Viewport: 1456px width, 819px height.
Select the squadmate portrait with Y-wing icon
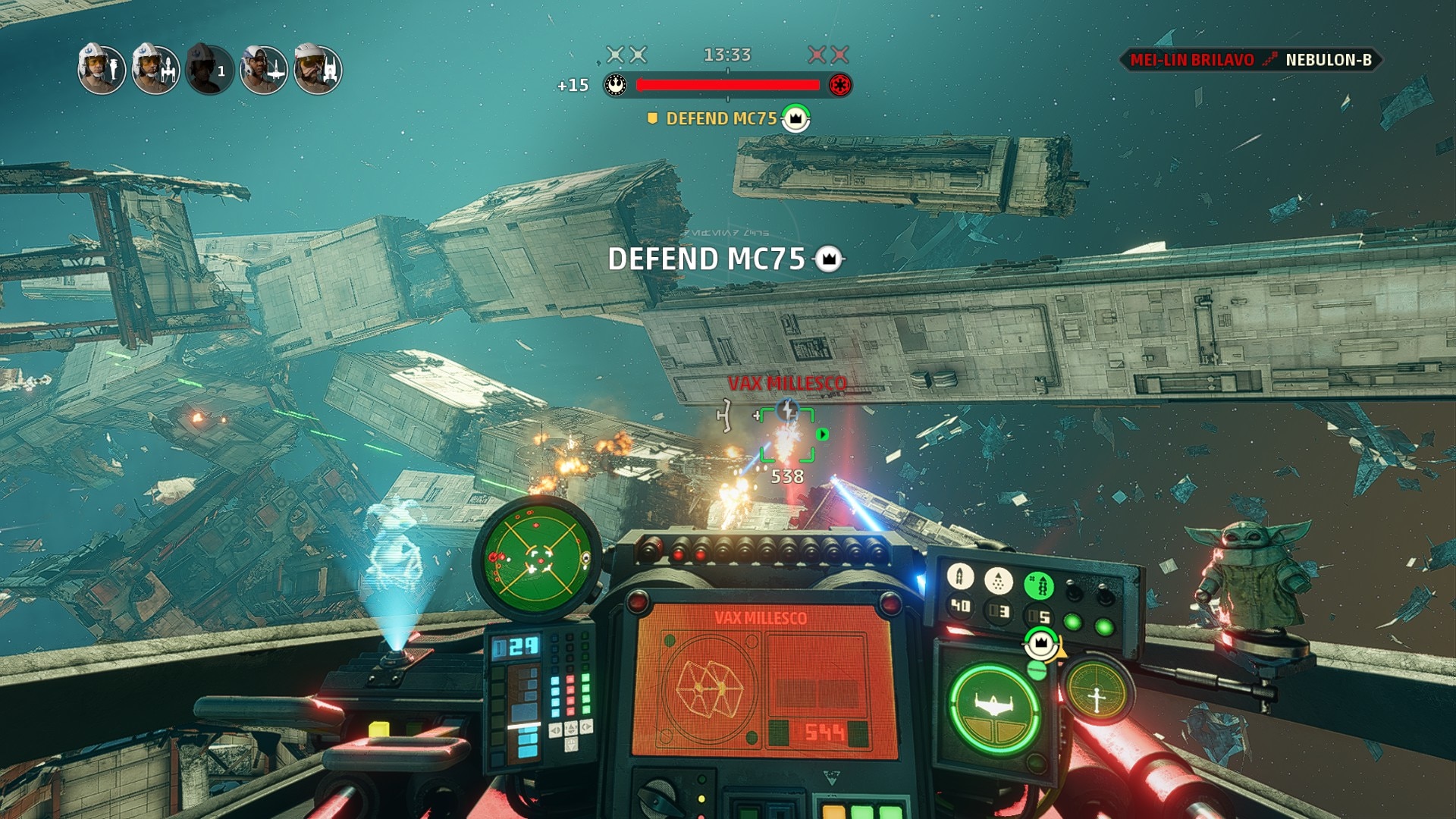point(155,69)
